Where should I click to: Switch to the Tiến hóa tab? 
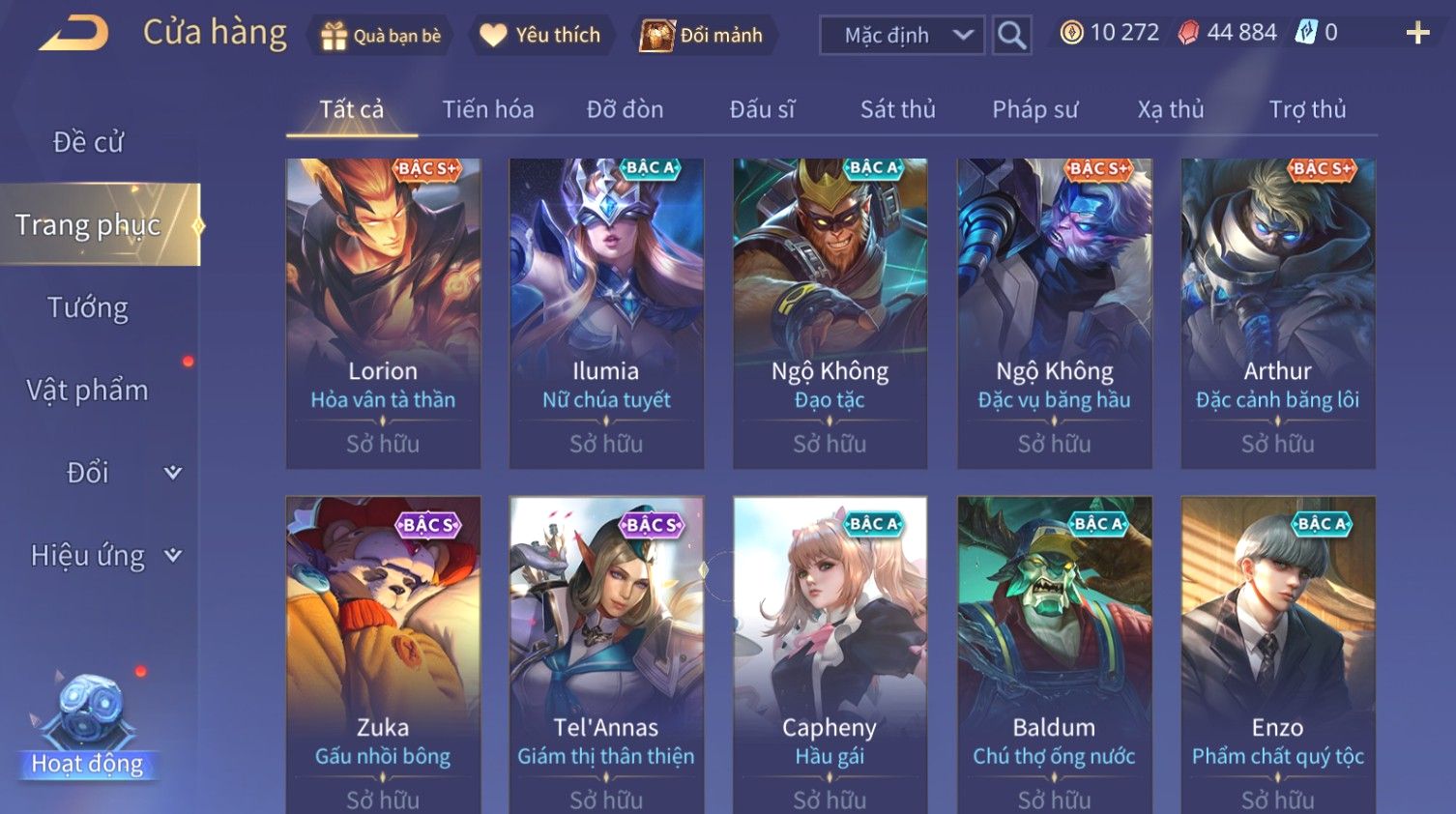point(487,109)
